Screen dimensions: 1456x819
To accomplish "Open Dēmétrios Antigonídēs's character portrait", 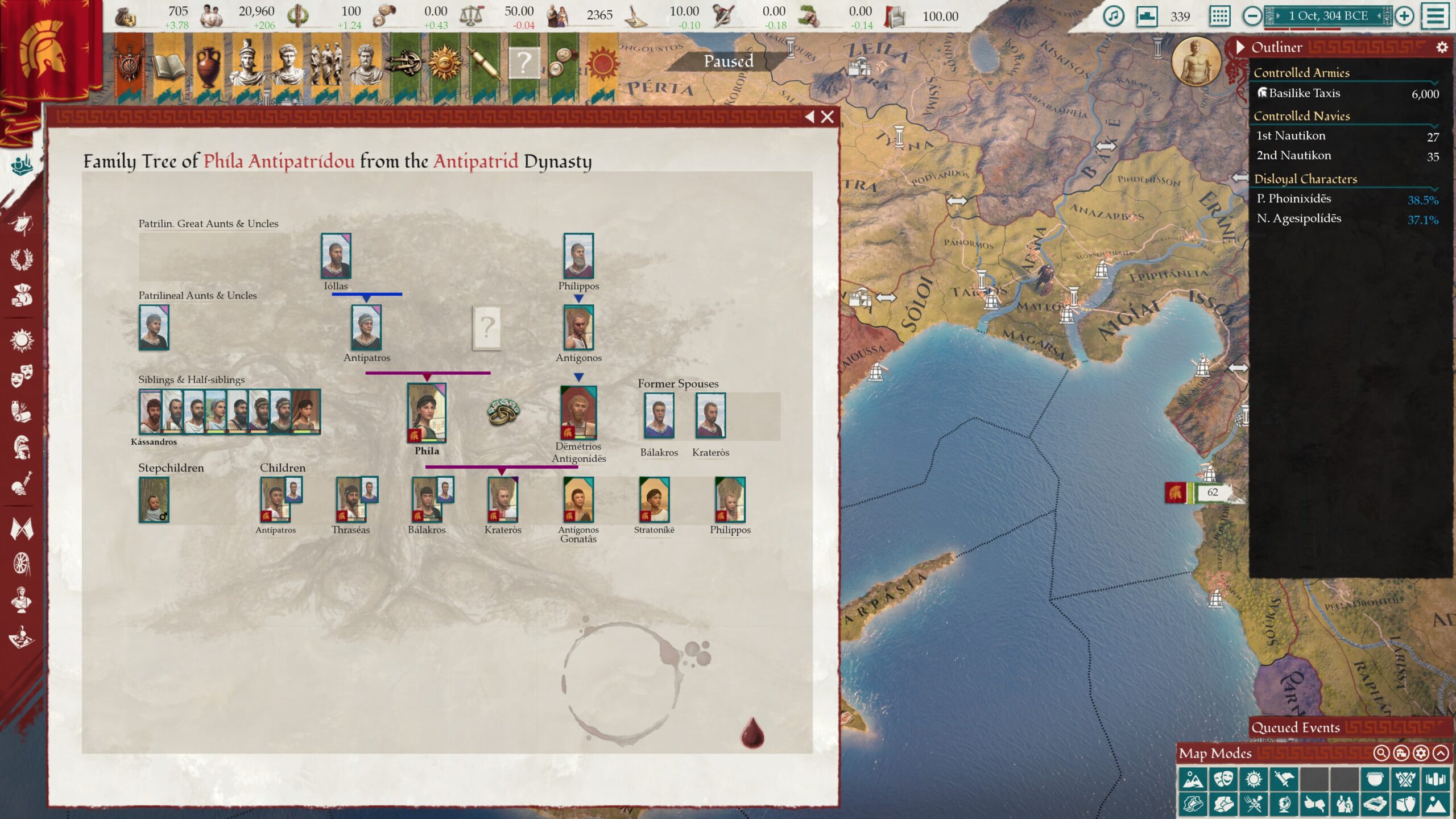I will click(578, 413).
